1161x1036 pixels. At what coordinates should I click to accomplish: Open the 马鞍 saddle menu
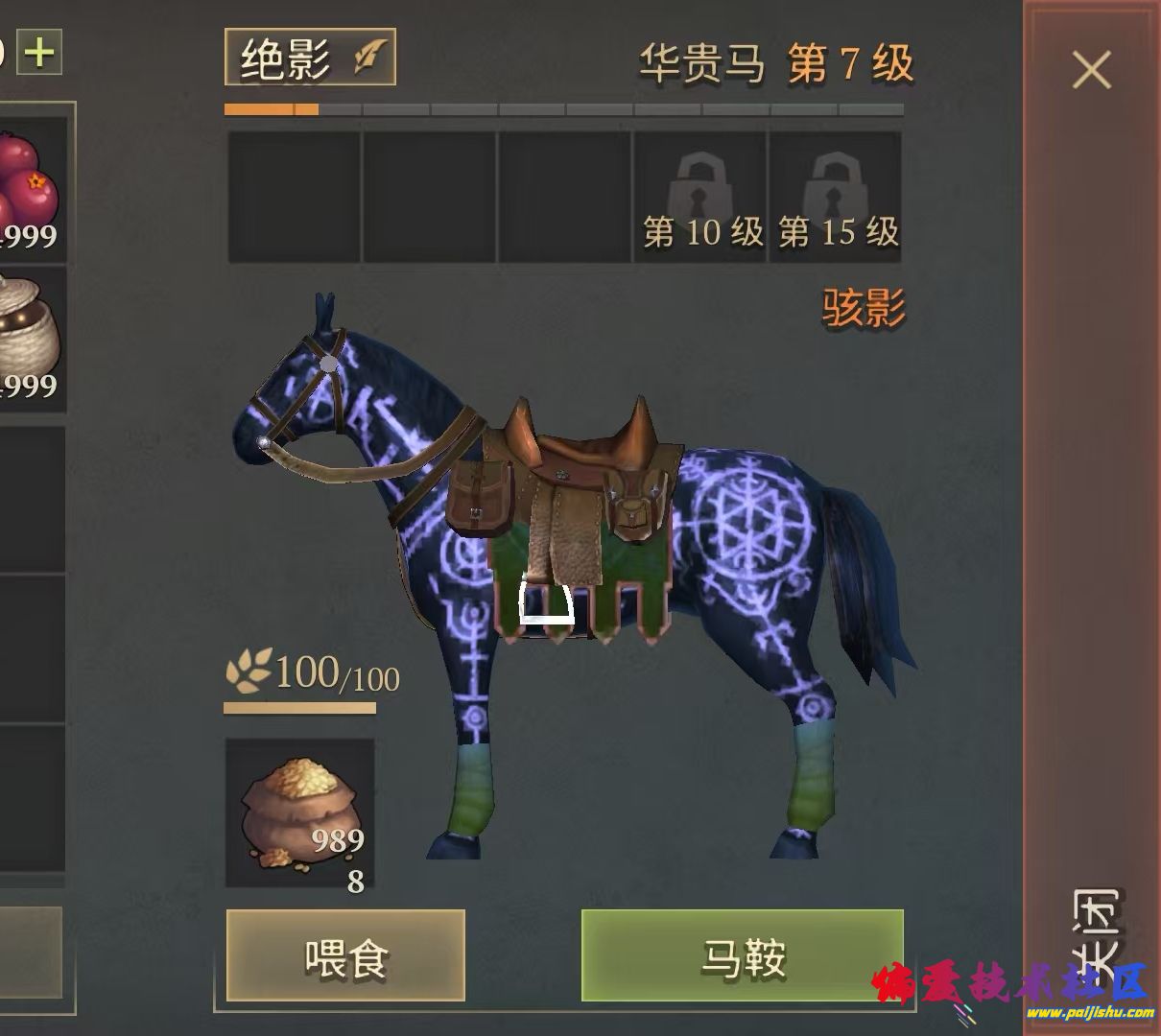[x=742, y=955]
